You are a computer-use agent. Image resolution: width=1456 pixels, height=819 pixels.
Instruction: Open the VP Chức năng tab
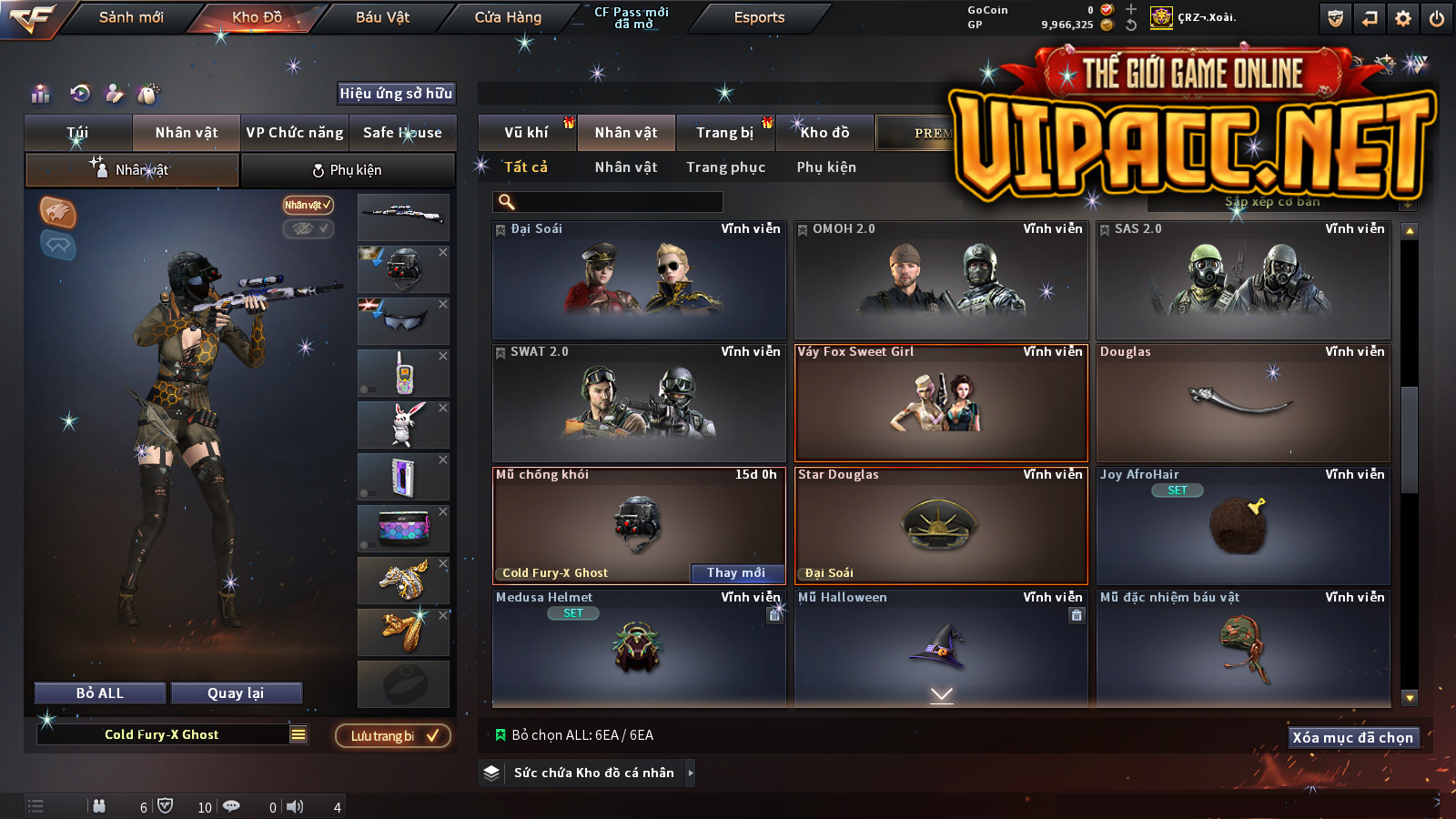[x=295, y=133]
